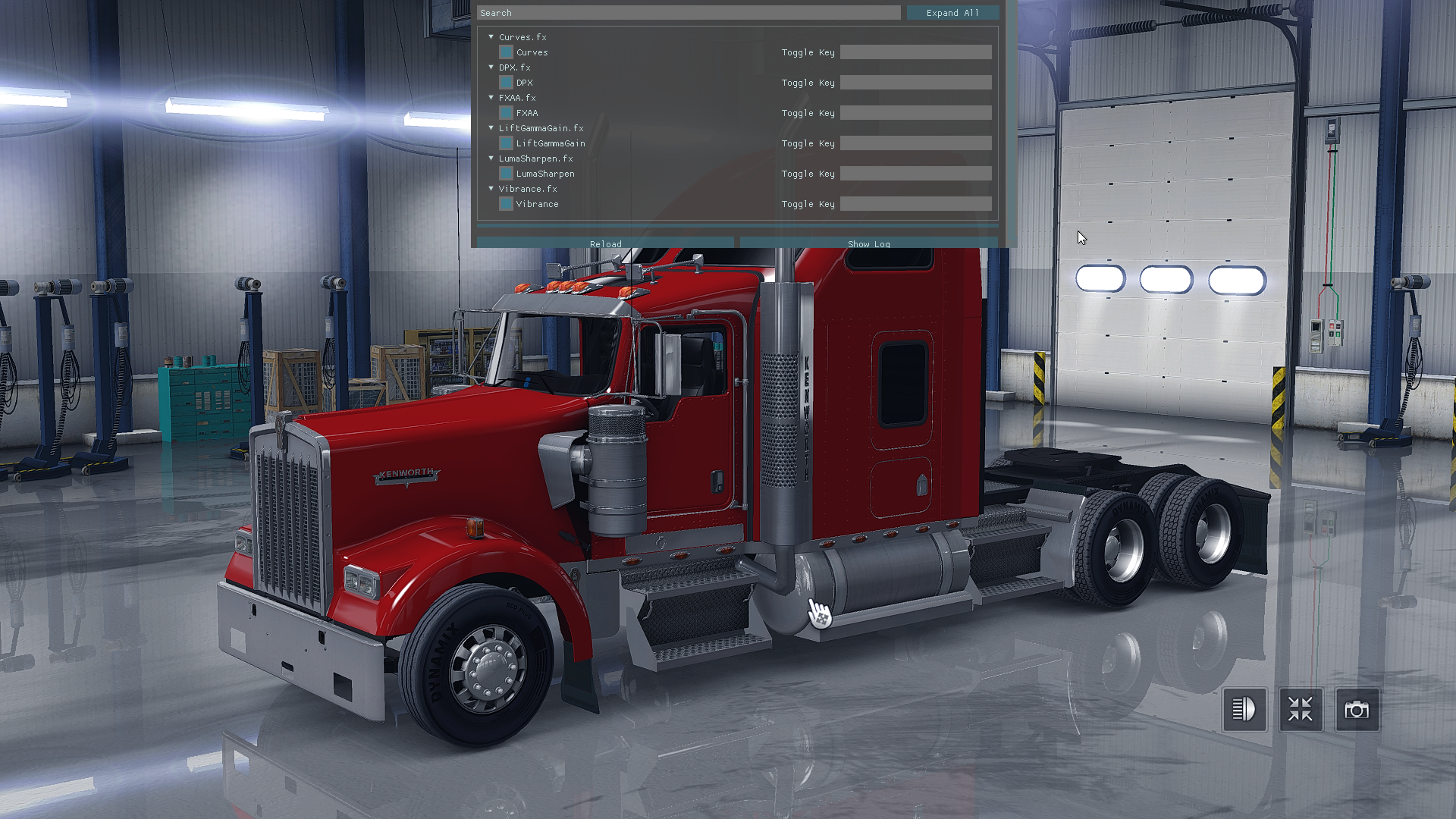
Task: Toggle the DPX effect checkbox
Action: pyautogui.click(x=506, y=83)
